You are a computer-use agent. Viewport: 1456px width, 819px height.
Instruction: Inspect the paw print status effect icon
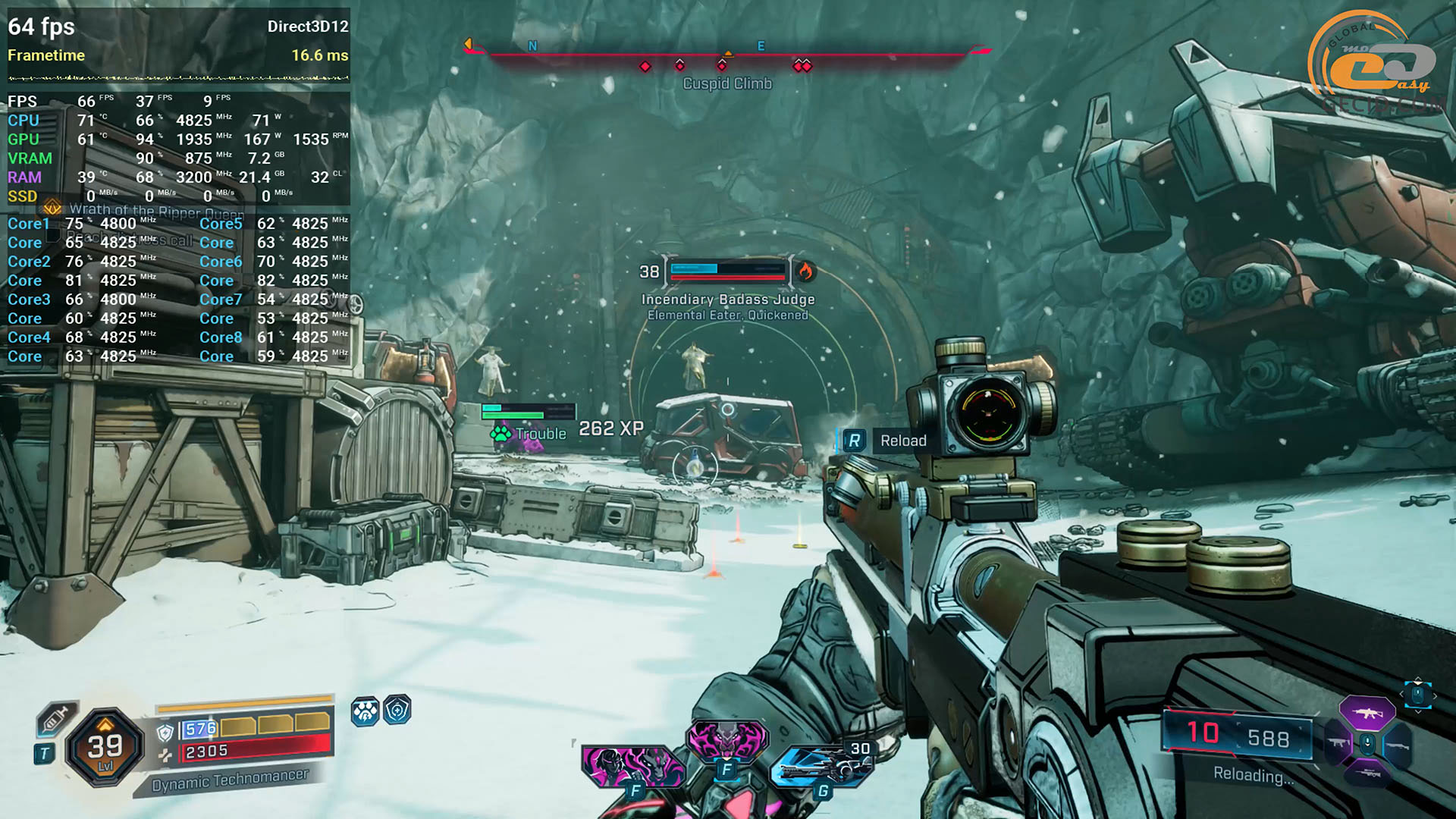pos(365,711)
